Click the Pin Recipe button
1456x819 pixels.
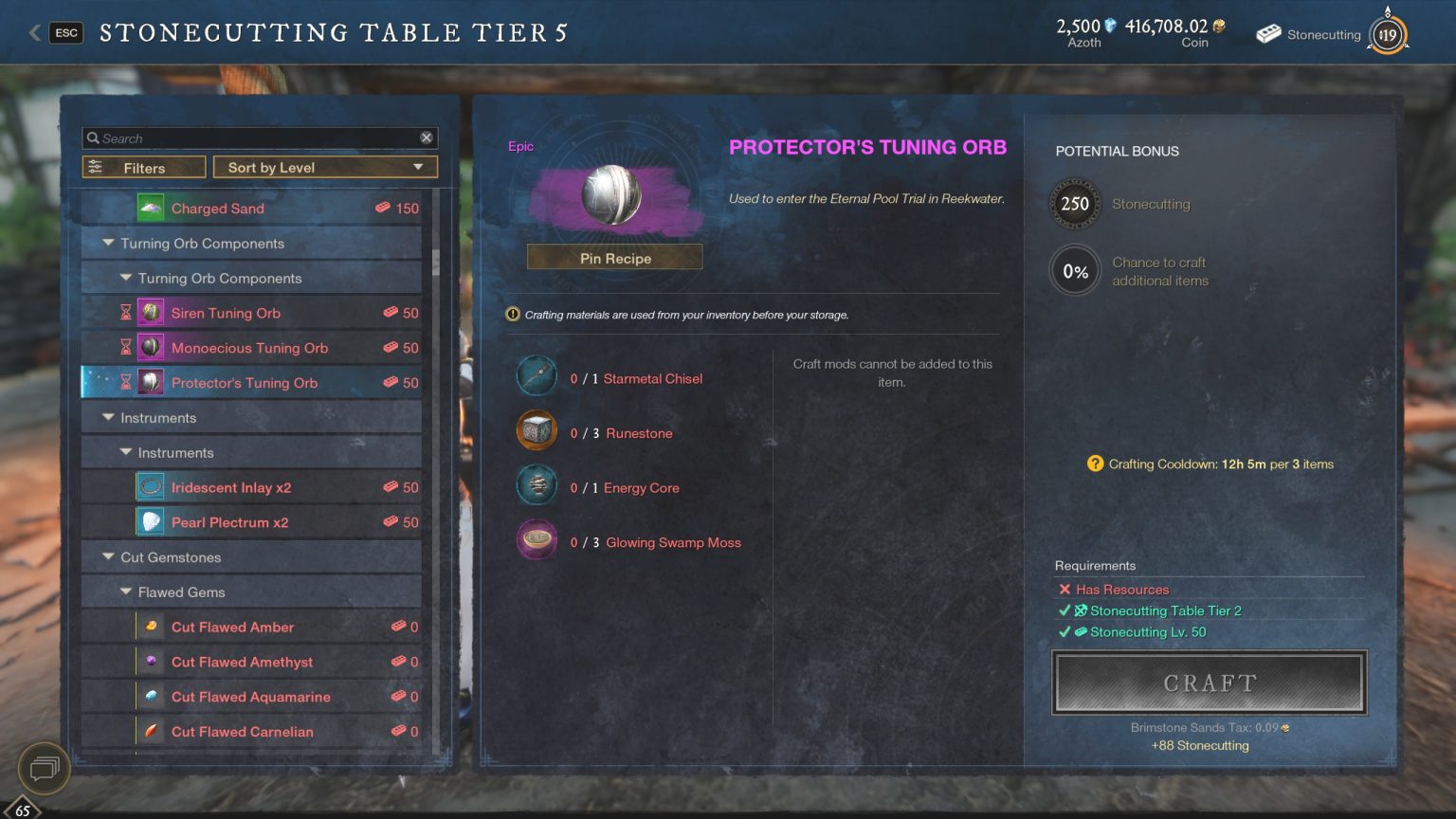click(614, 258)
